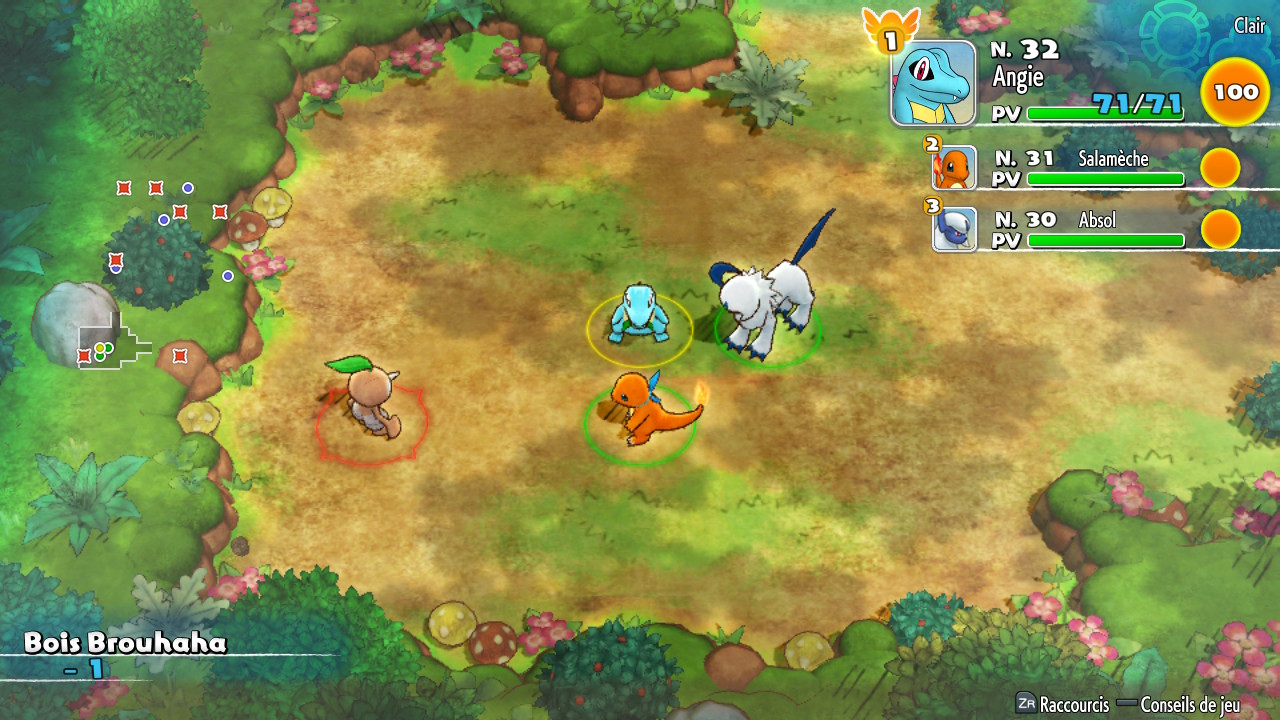Viewport: 1280px width, 720px height.
Task: Click the Clair weather indicator
Action: pyautogui.click(x=1249, y=26)
